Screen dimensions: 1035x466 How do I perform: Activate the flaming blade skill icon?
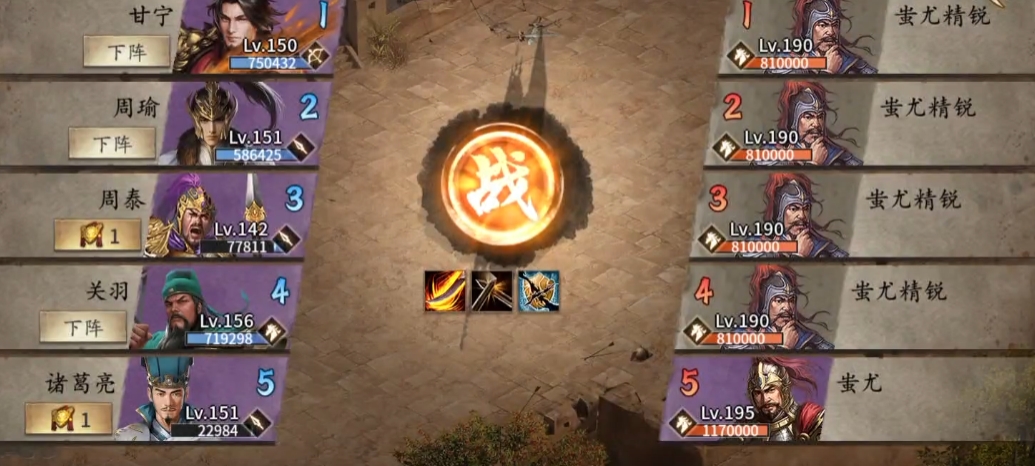(444, 291)
